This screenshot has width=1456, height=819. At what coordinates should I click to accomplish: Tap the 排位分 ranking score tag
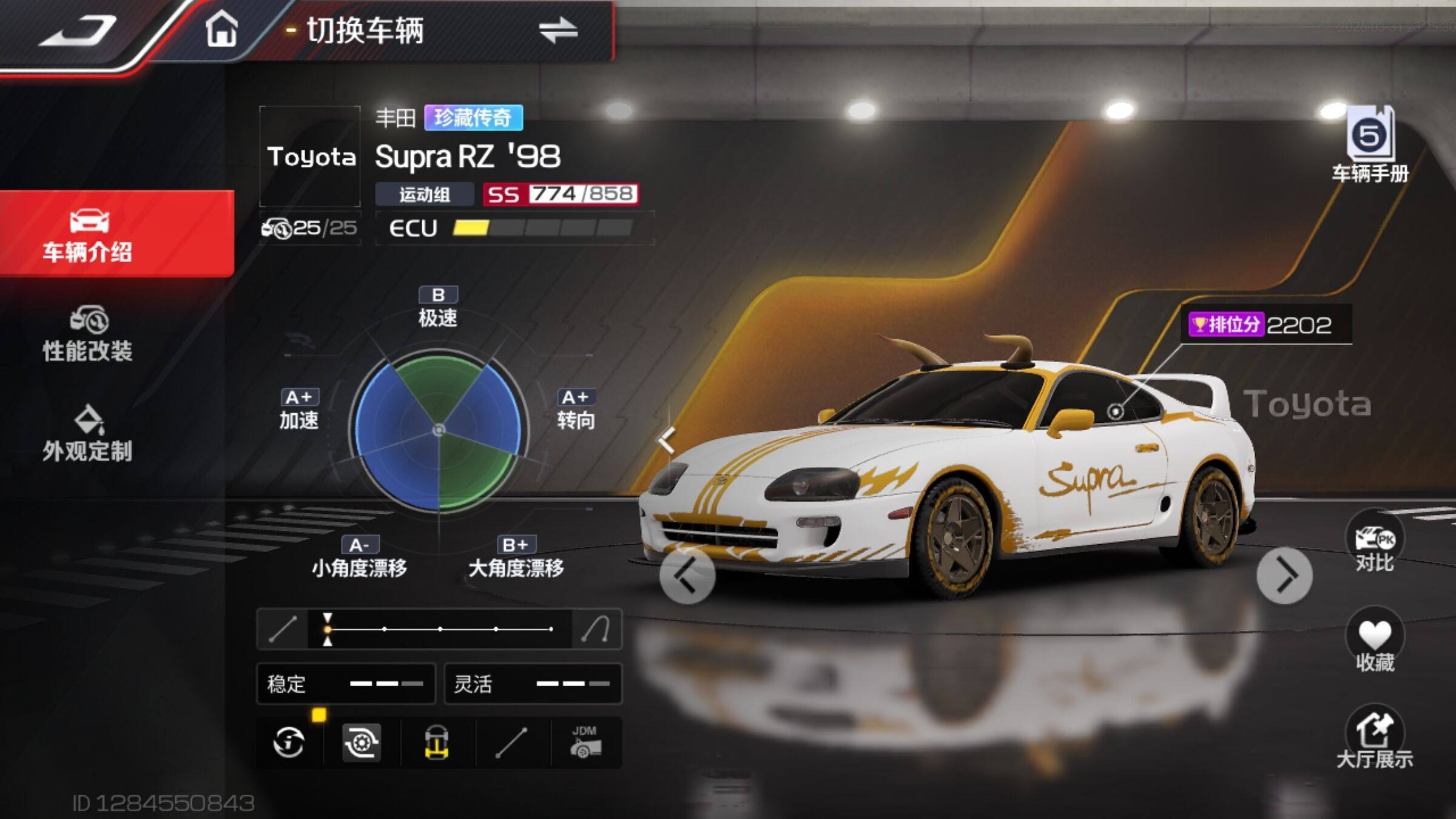point(1261,325)
